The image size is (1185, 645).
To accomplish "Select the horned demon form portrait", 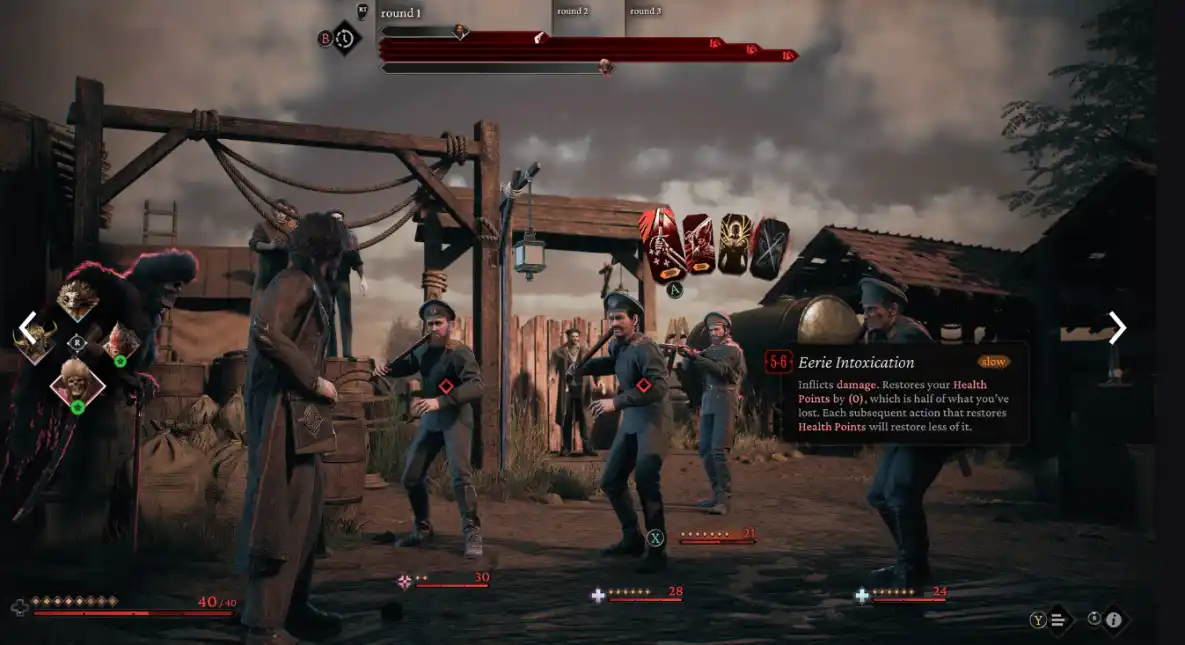I will point(37,342).
